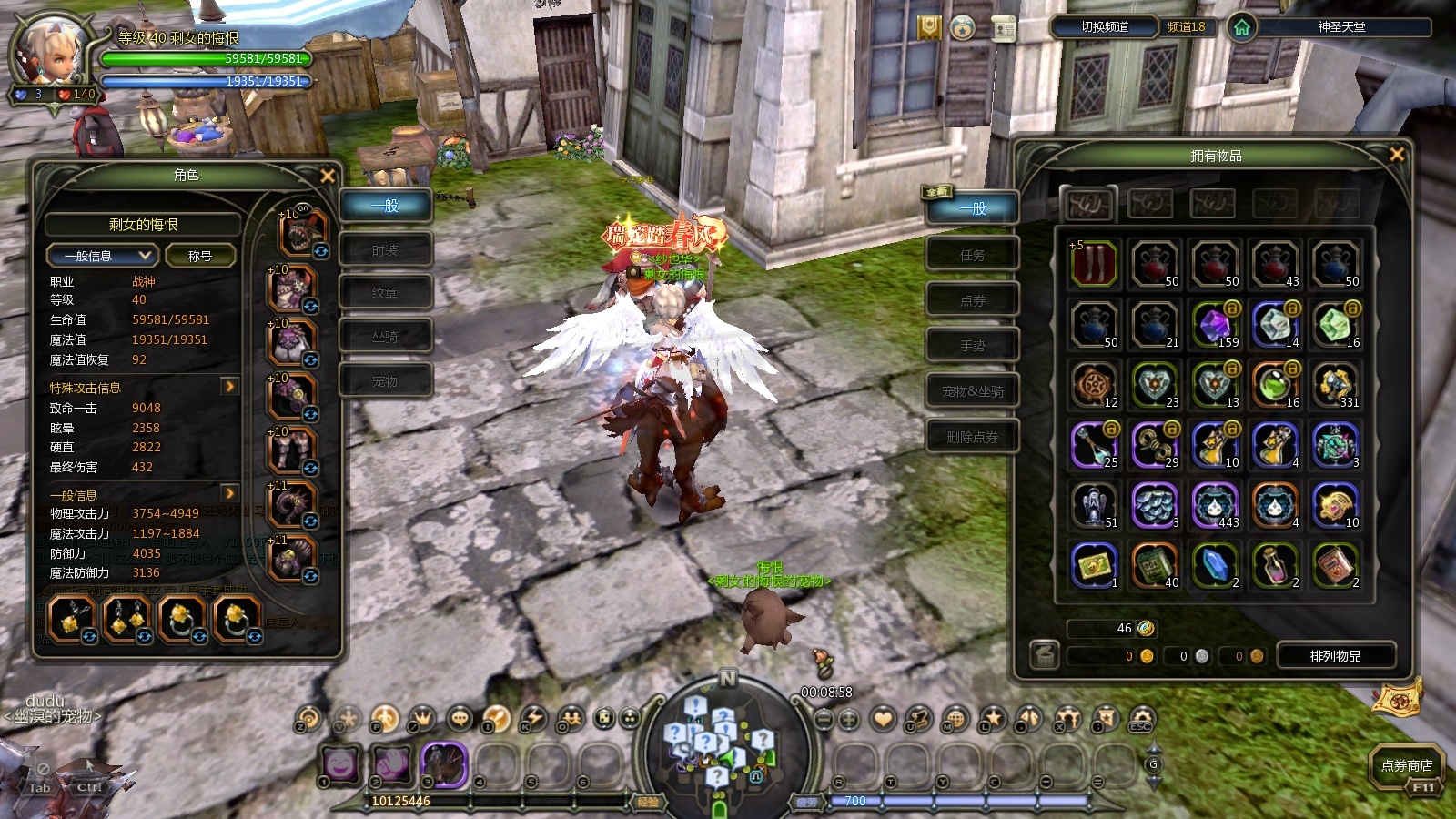Switch to the 纹章 crest tab
This screenshot has width=1456, height=819.
(385, 293)
